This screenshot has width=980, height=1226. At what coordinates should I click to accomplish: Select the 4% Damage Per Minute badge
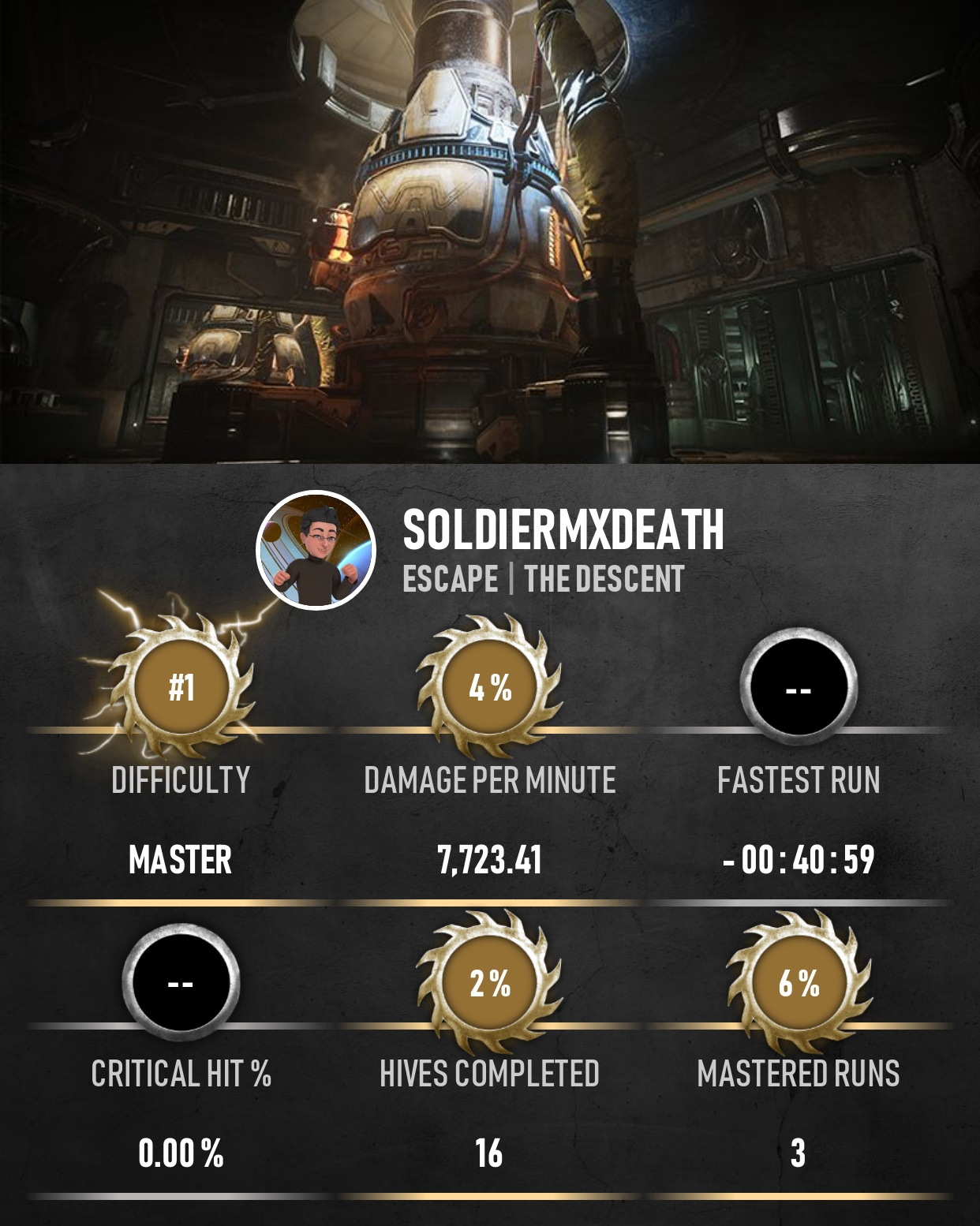point(490,687)
